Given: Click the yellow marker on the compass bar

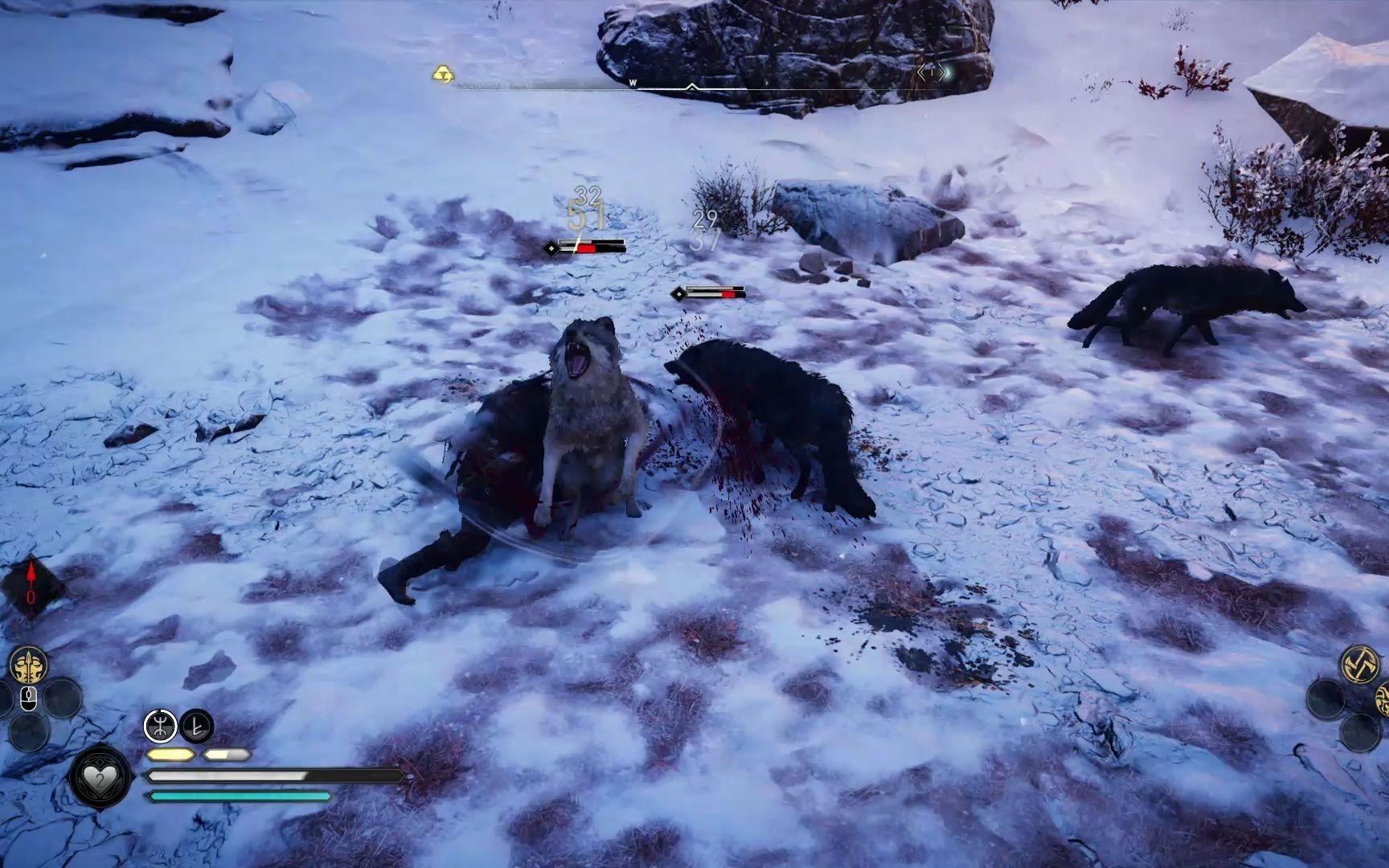Looking at the screenshot, I should (x=443, y=75).
